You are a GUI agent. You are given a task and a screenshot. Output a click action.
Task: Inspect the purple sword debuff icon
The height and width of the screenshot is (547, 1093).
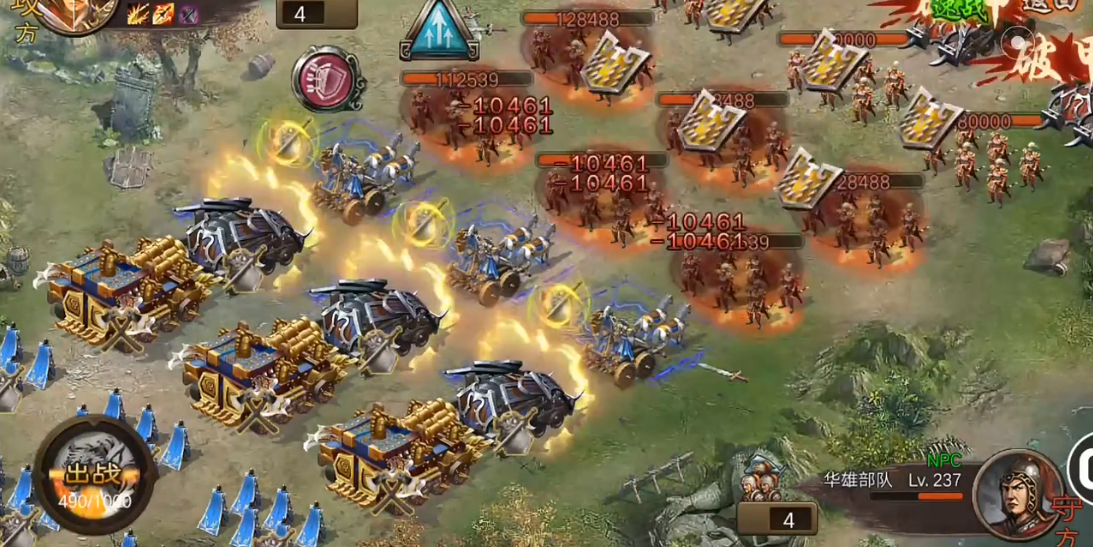coord(188,14)
